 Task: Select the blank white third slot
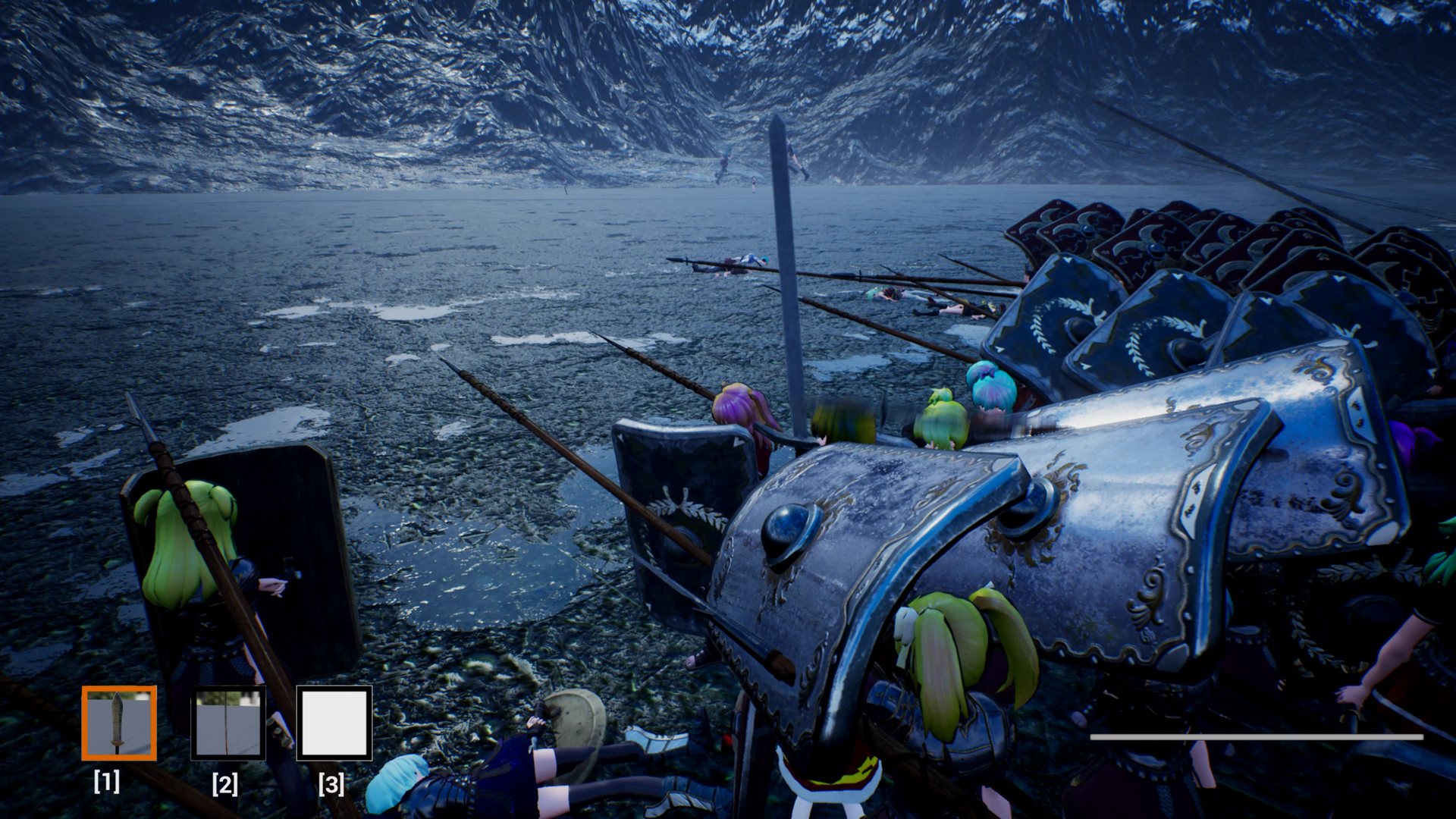334,723
